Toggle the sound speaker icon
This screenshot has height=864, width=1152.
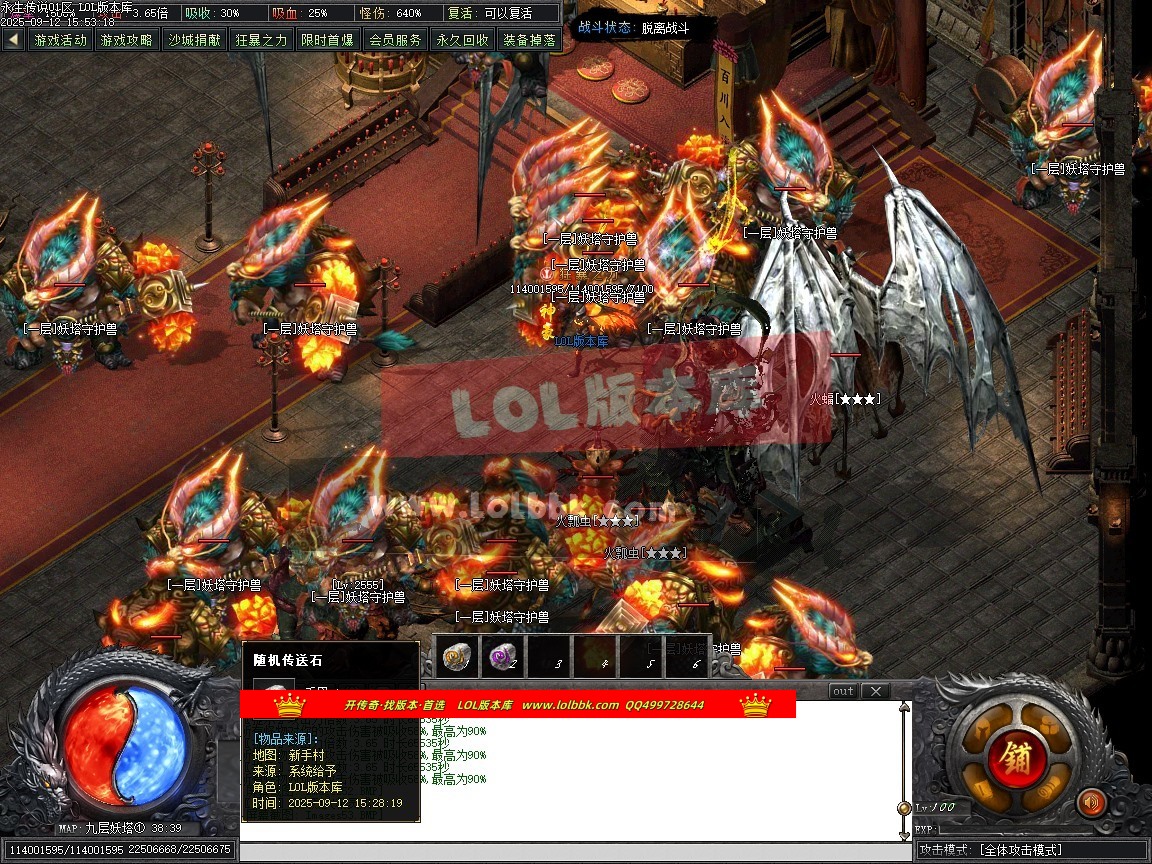coord(1091,802)
